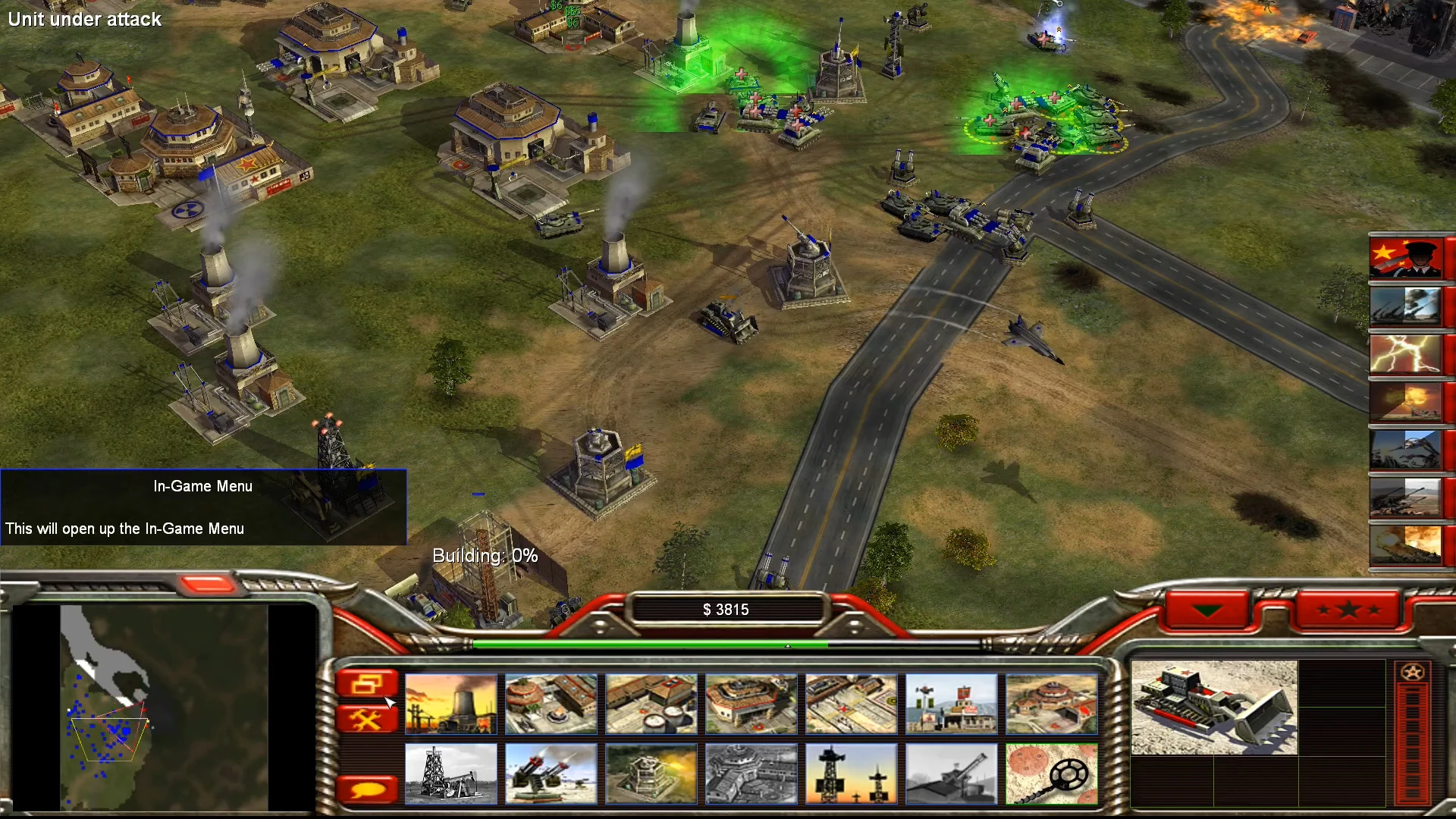Collapse the command bar with the down arrow
This screenshot has width=1456, height=819.
(1208, 607)
